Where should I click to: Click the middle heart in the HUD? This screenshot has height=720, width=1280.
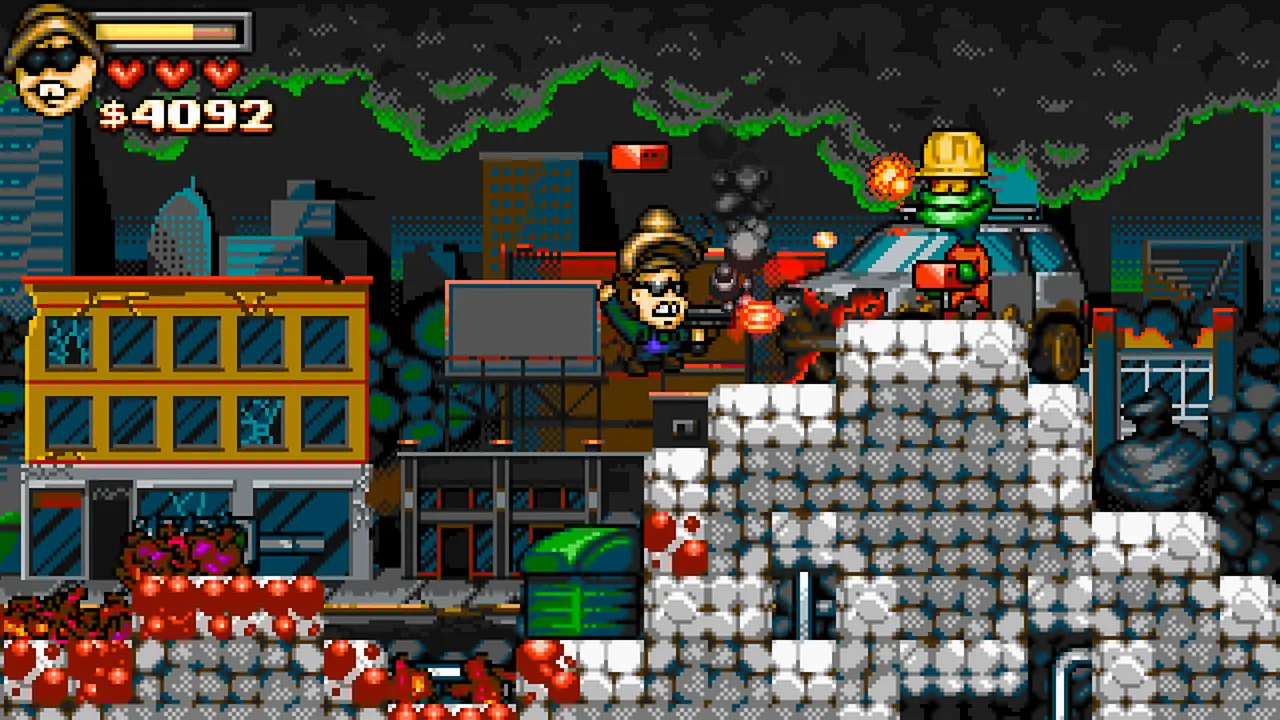172,72
